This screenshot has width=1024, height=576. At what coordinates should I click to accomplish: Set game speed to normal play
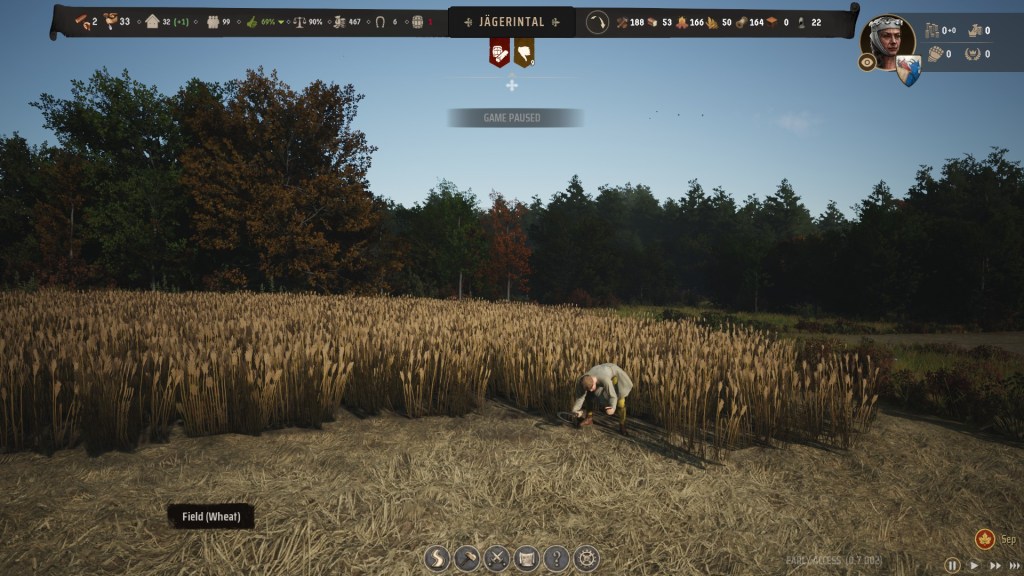[974, 565]
